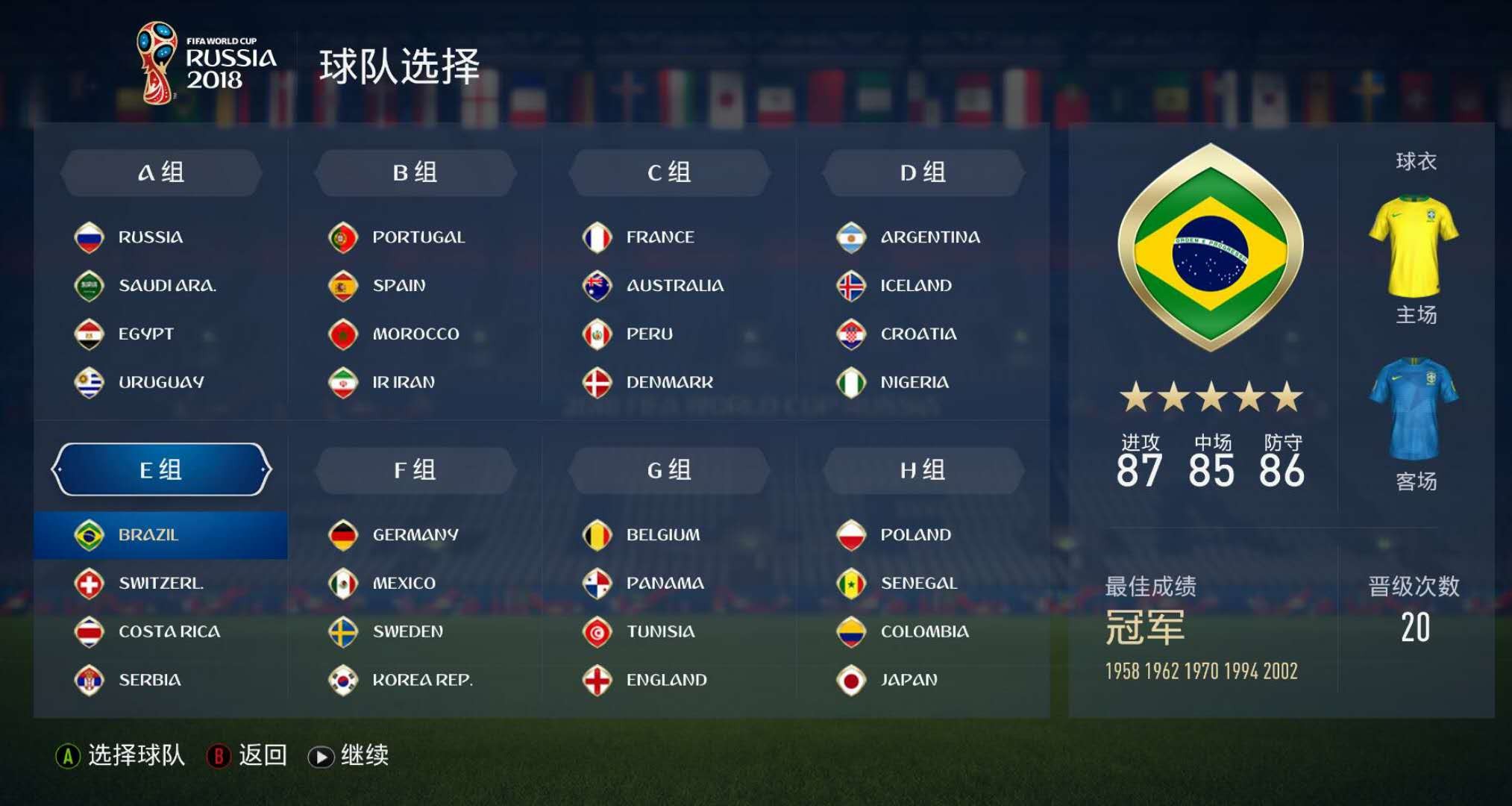
Task: Select the Brazil flag icon in group E
Action: coord(90,534)
